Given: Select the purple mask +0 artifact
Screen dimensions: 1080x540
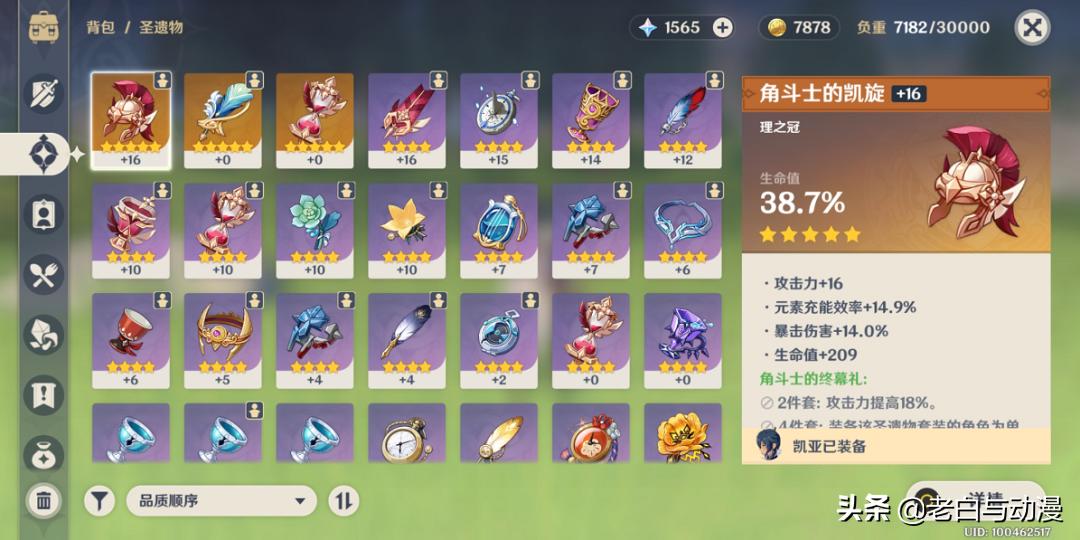Looking at the screenshot, I should coord(683,339).
